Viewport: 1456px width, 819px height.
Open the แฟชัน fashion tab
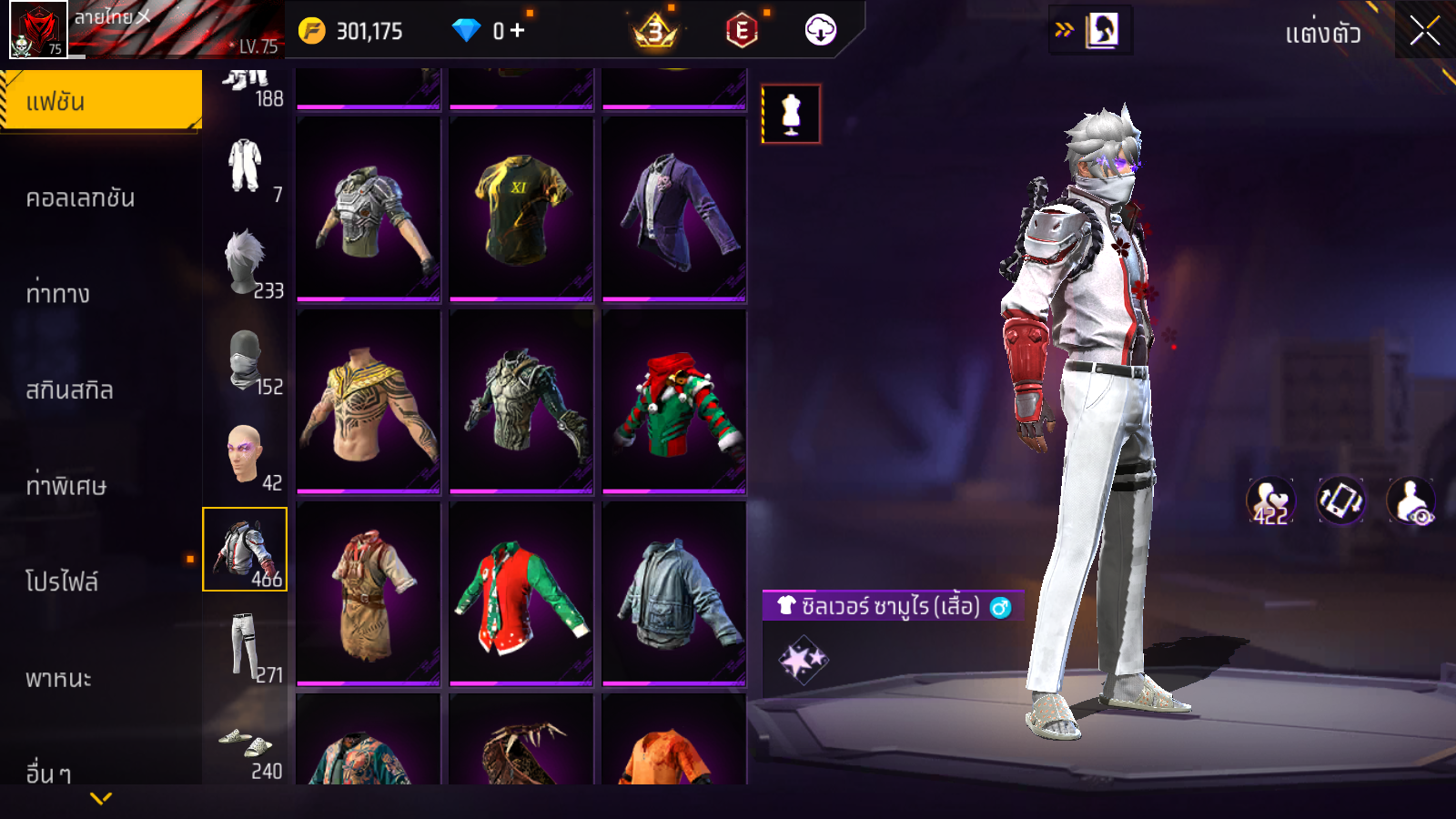click(101, 101)
